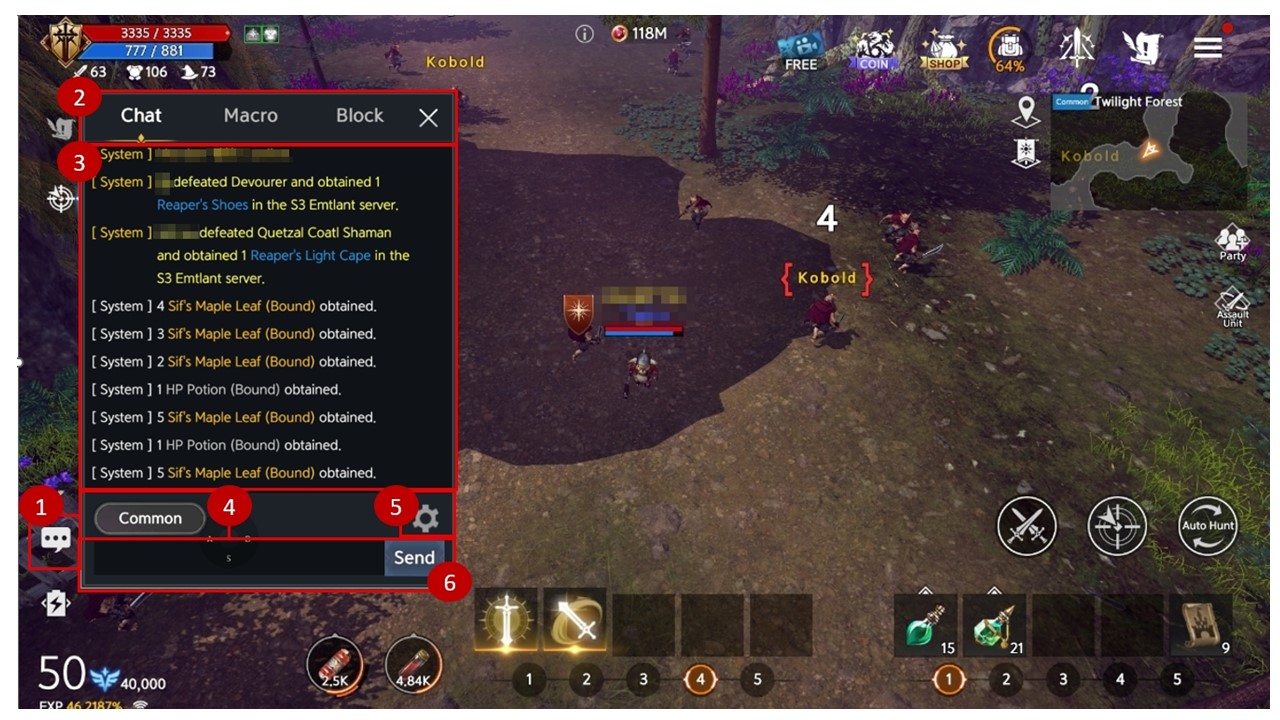Click the Common channel selector
Screen dimensions: 1280x720
[x=150, y=518]
